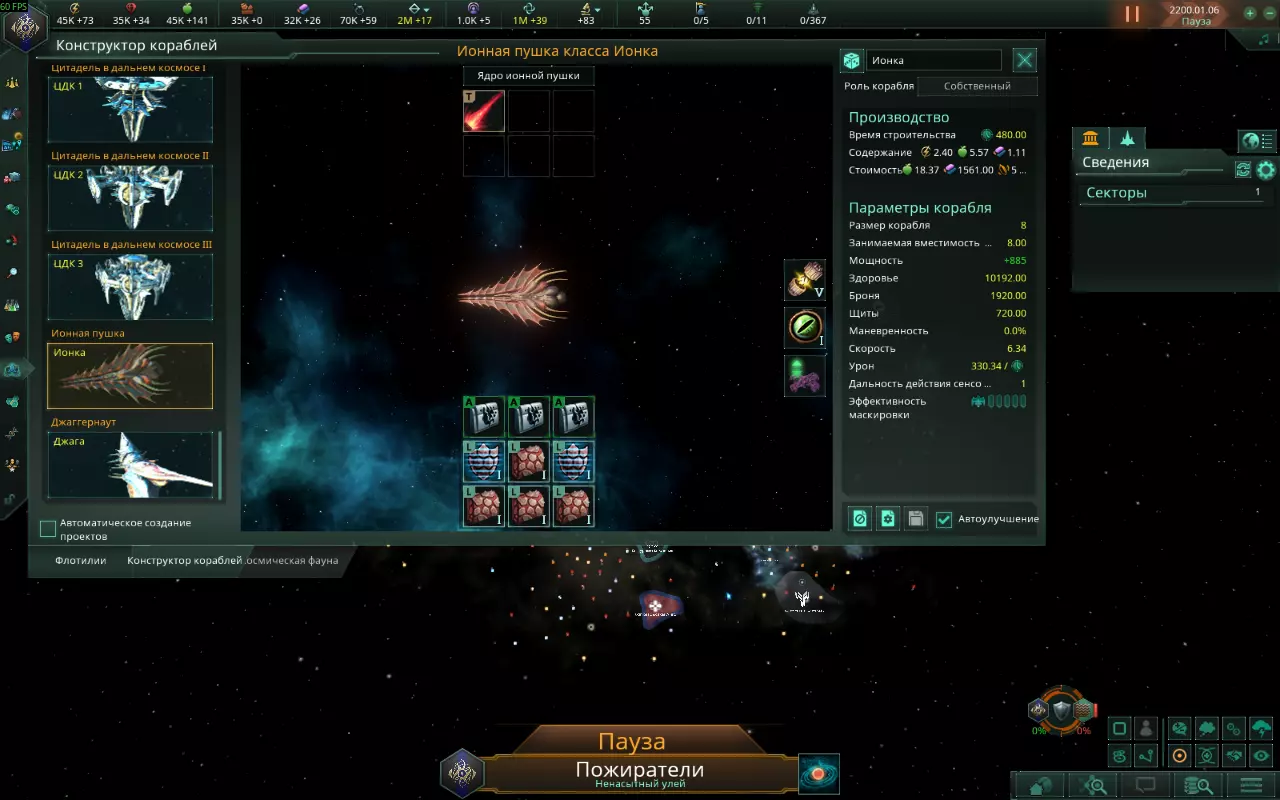Click the pause button in top bar
Viewport: 1280px width, 800px height.
pos(1132,14)
